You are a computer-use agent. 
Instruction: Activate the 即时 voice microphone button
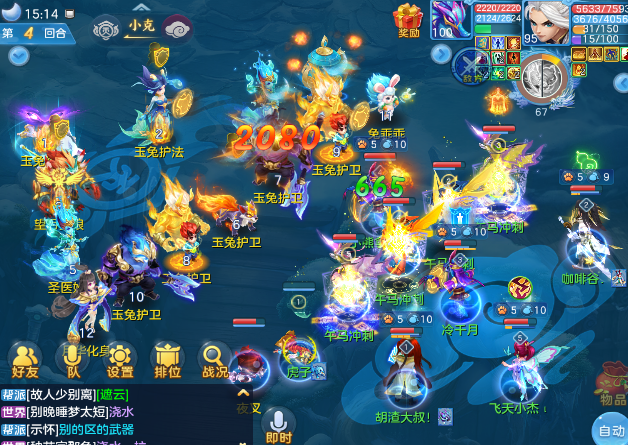tap(278, 424)
